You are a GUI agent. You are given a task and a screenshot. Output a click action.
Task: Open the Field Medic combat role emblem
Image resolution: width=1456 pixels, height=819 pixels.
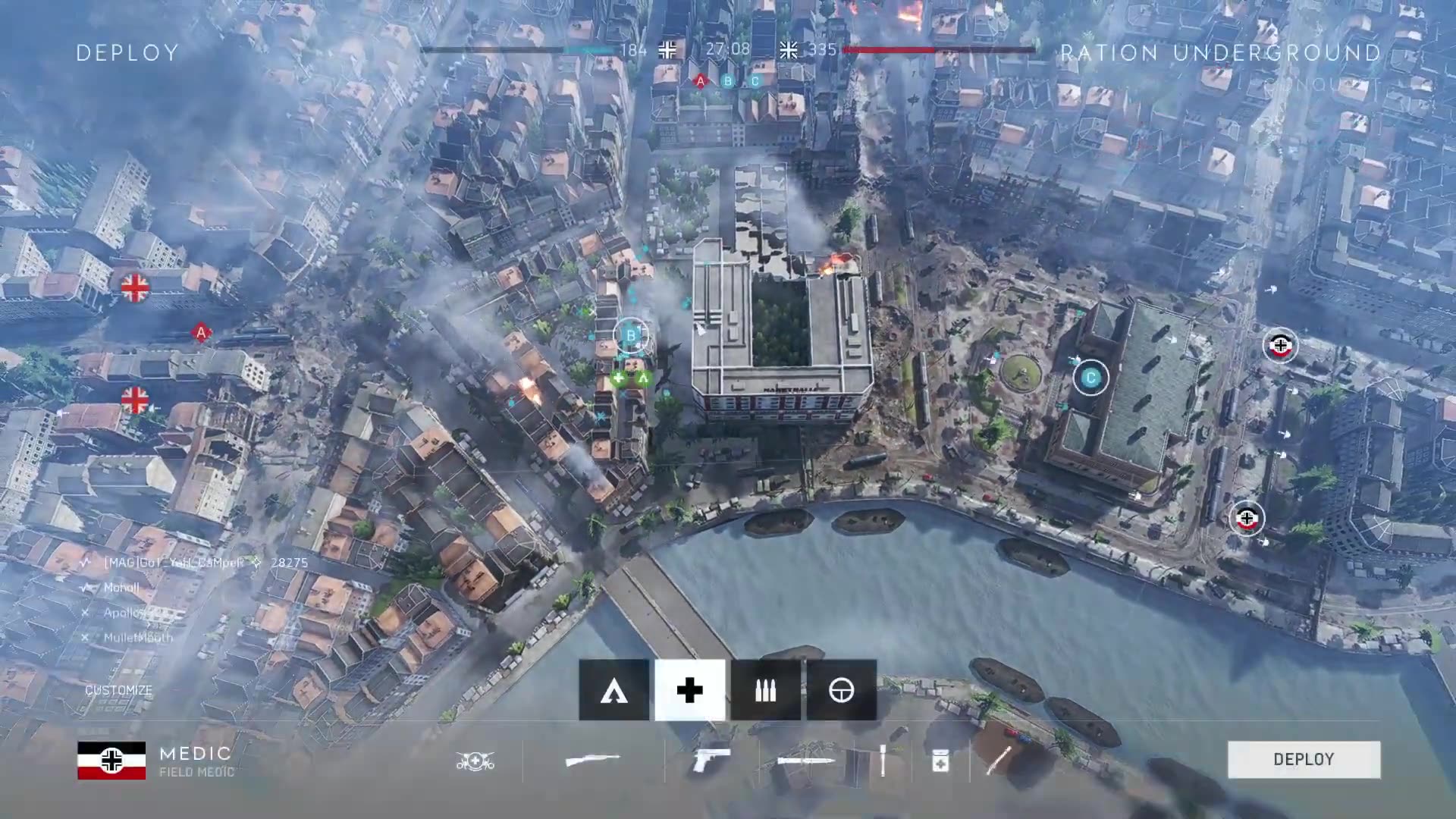pyautogui.click(x=475, y=760)
